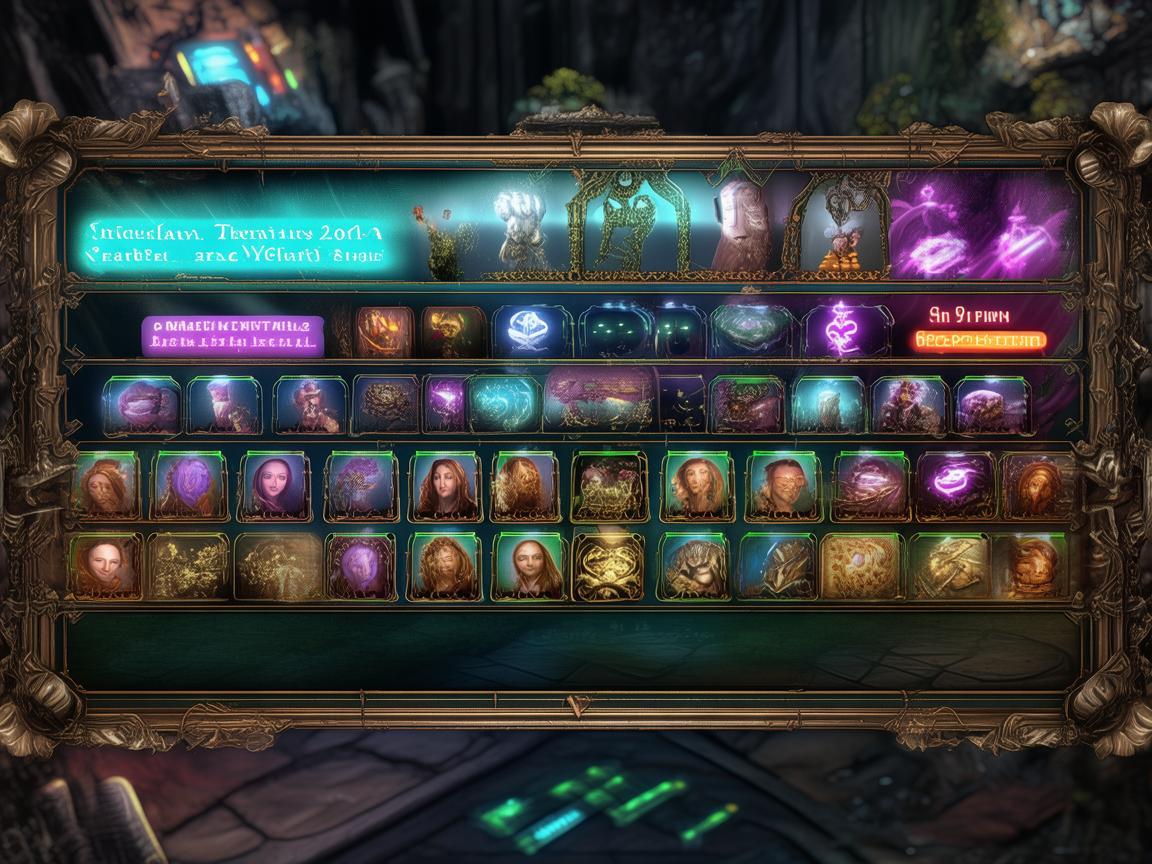Click the large purple swirling magic panel
The height and width of the screenshot is (864, 1152).
point(983,226)
